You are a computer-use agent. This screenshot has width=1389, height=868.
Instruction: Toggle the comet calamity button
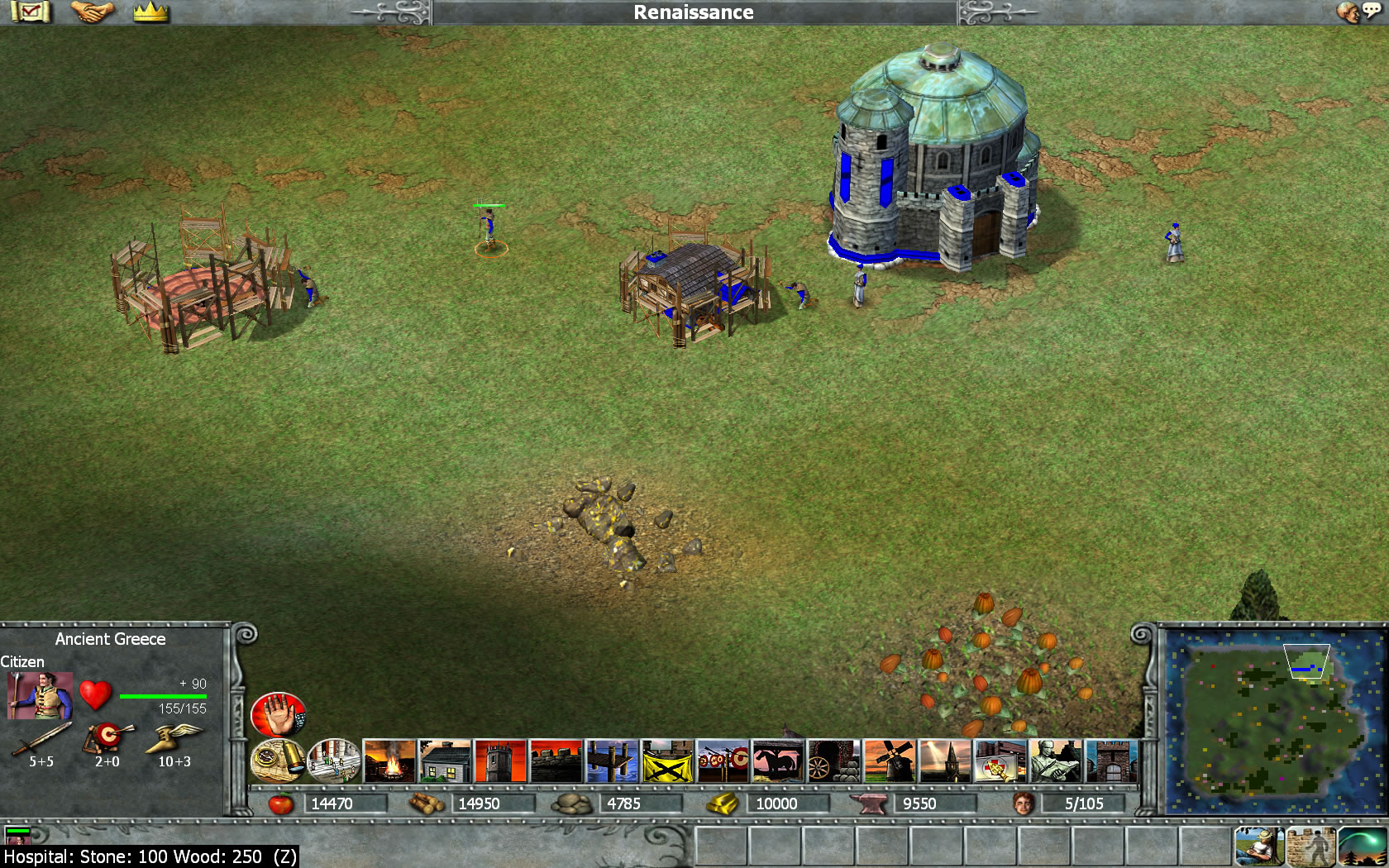click(x=1362, y=845)
